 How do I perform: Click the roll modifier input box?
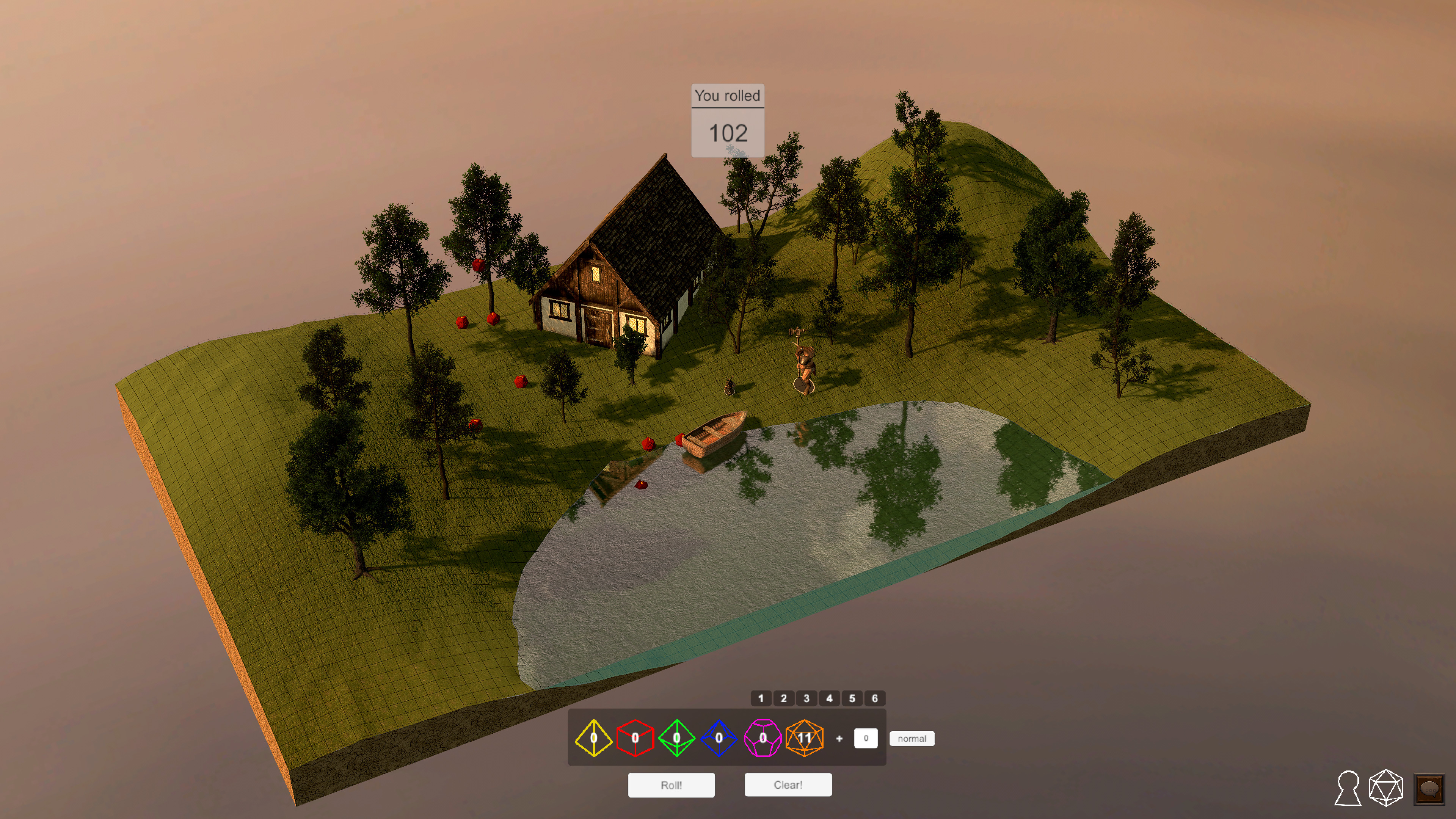click(866, 737)
